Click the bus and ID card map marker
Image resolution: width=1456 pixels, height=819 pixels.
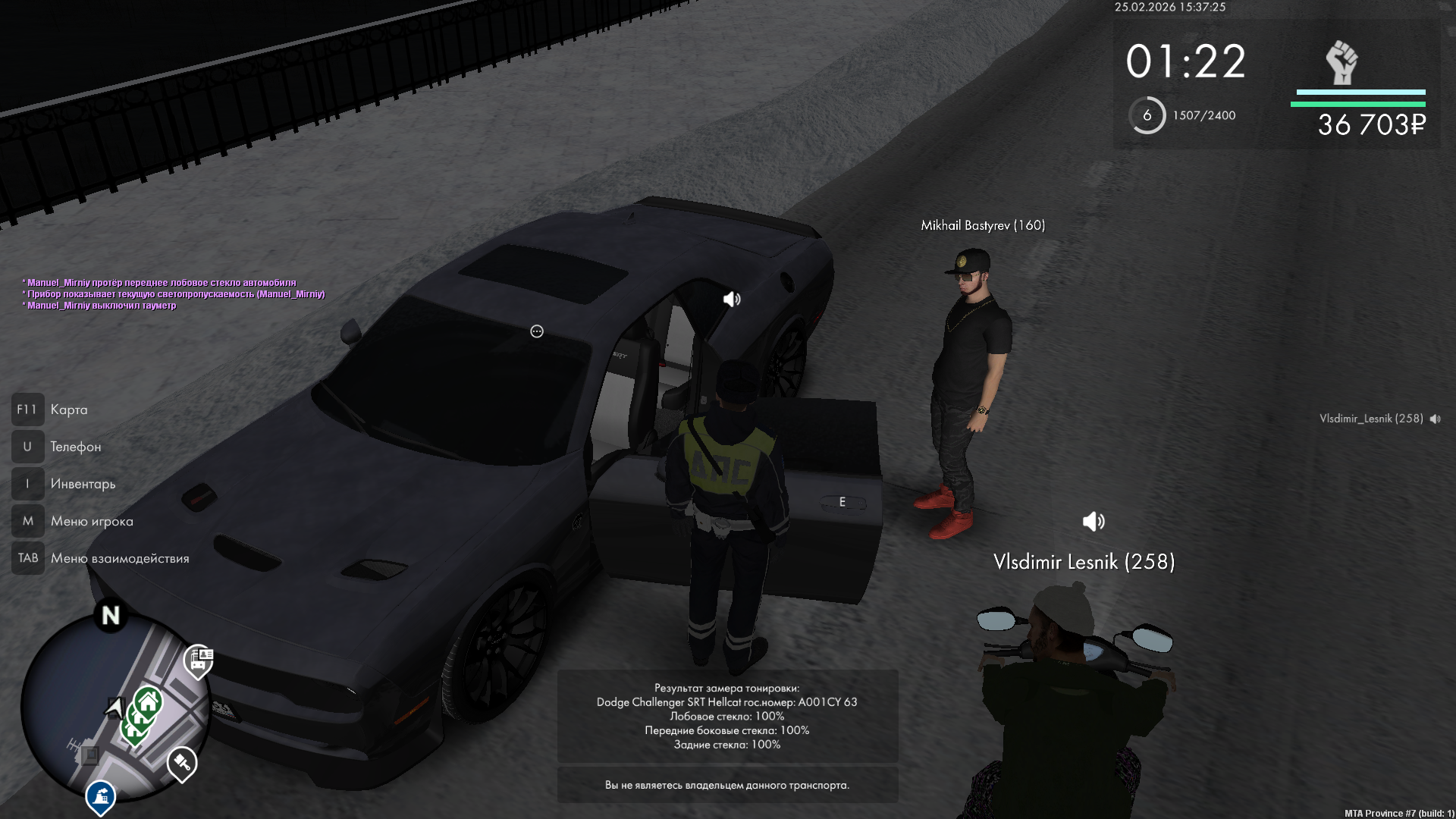point(199,661)
